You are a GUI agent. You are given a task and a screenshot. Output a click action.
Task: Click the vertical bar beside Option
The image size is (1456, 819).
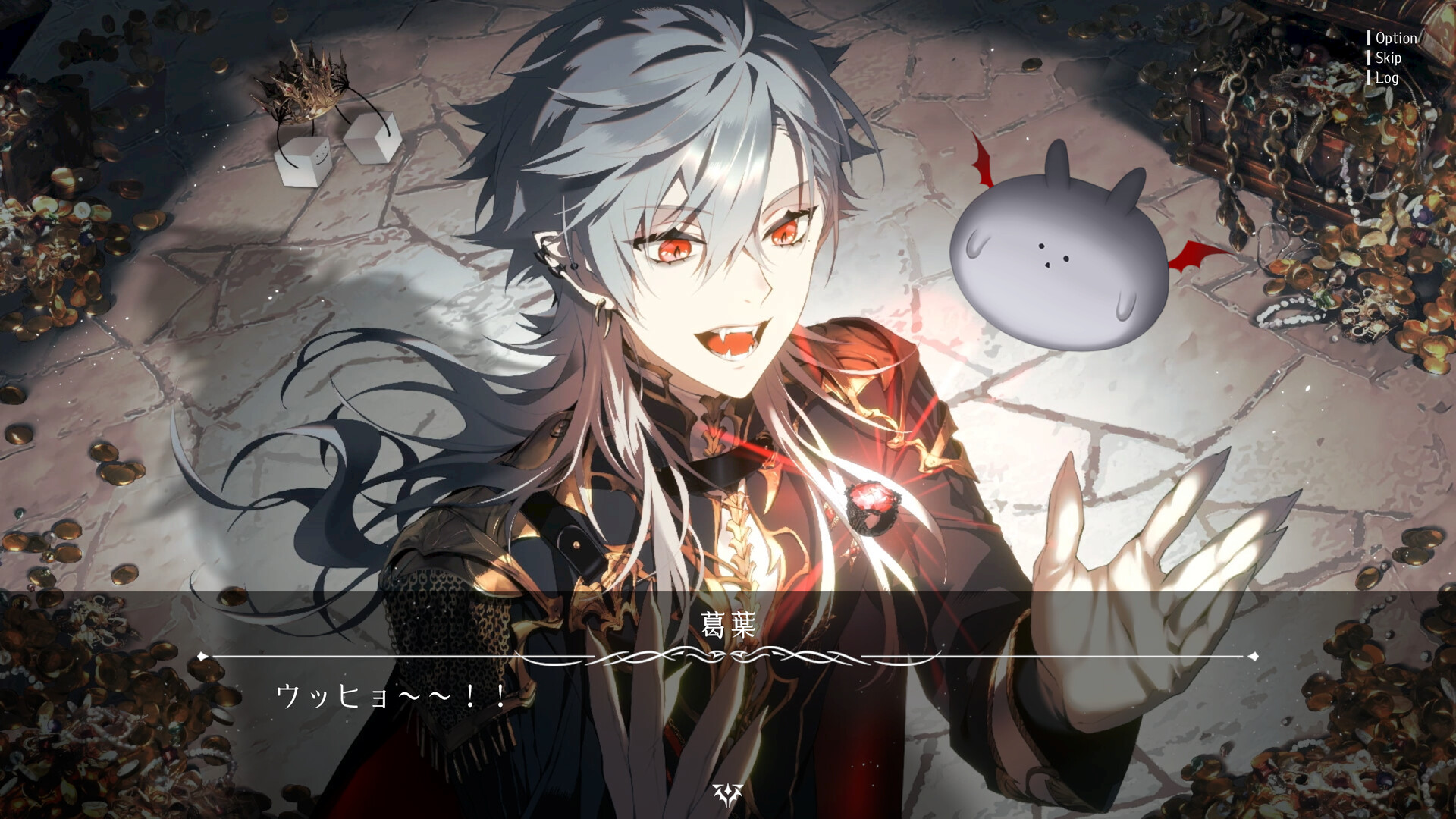[1369, 38]
